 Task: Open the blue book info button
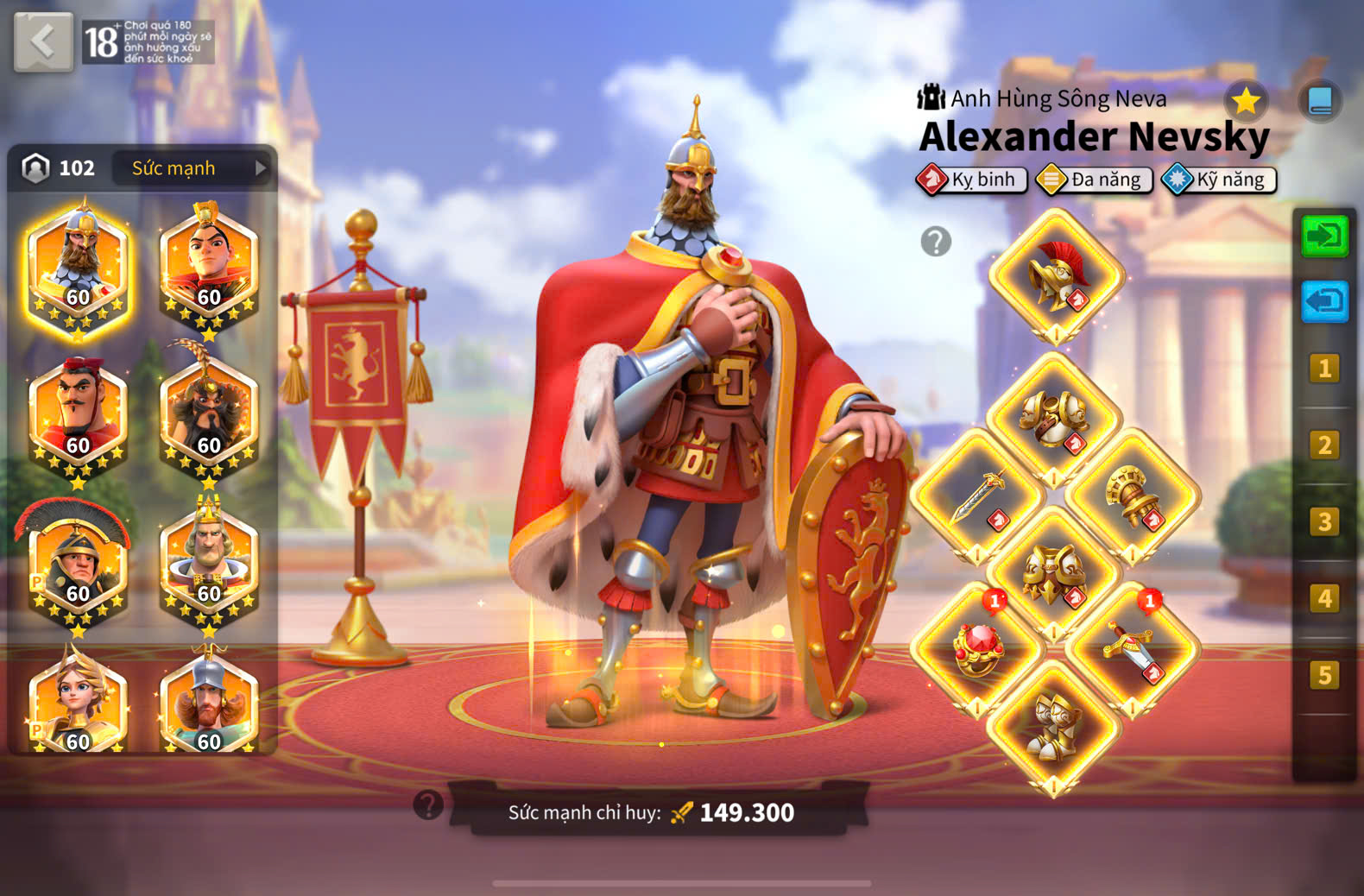pyautogui.click(x=1320, y=102)
